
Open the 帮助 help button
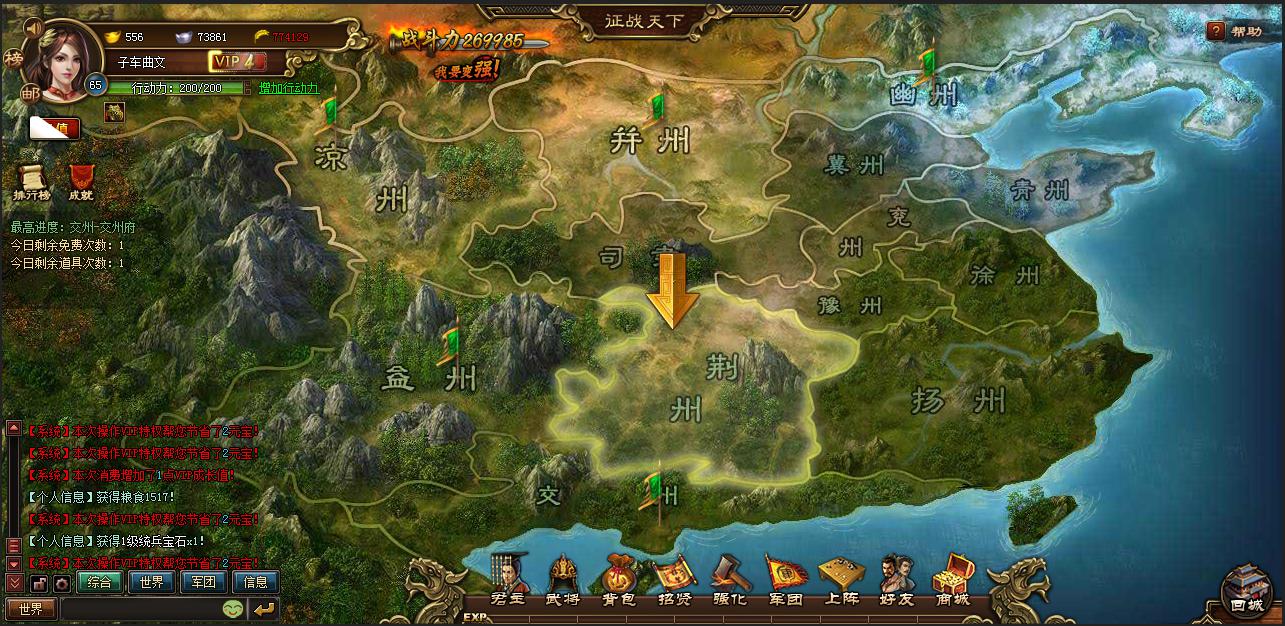(x=1234, y=31)
